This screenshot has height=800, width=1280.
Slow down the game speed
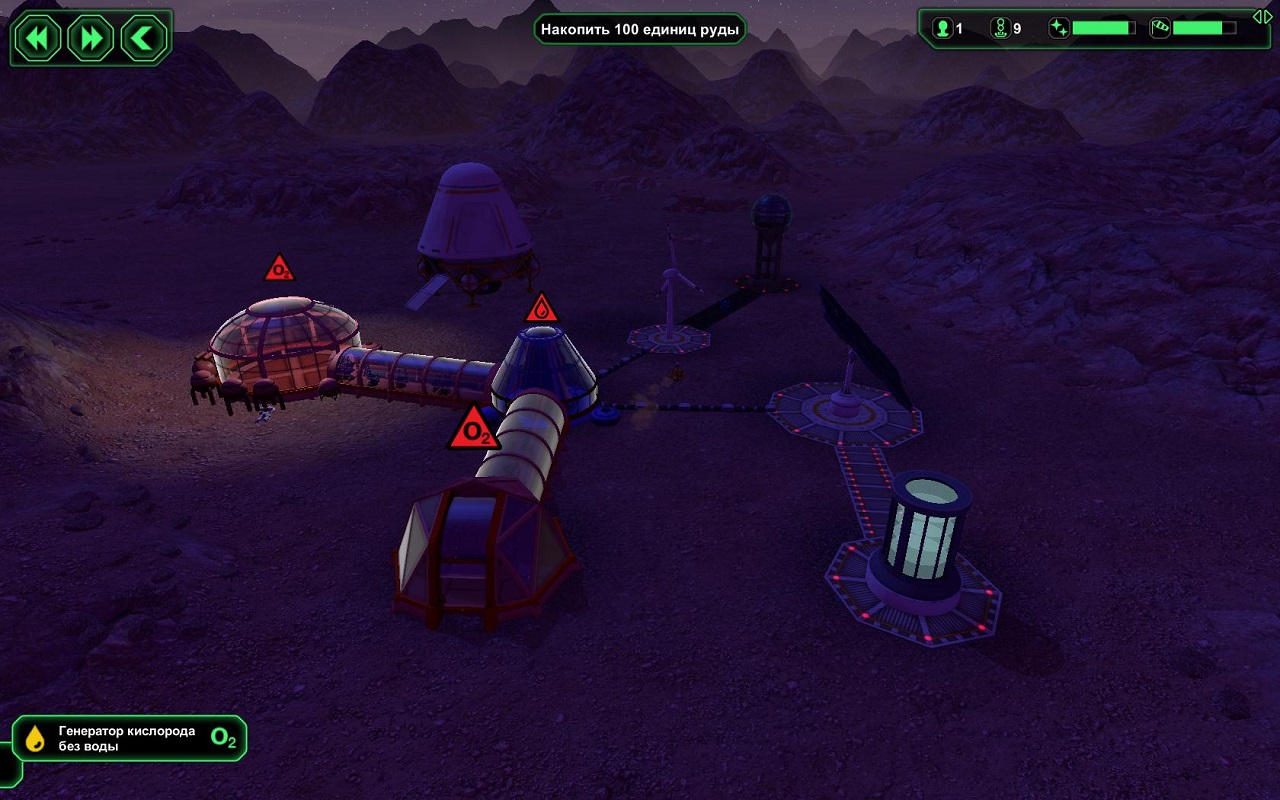[x=38, y=39]
